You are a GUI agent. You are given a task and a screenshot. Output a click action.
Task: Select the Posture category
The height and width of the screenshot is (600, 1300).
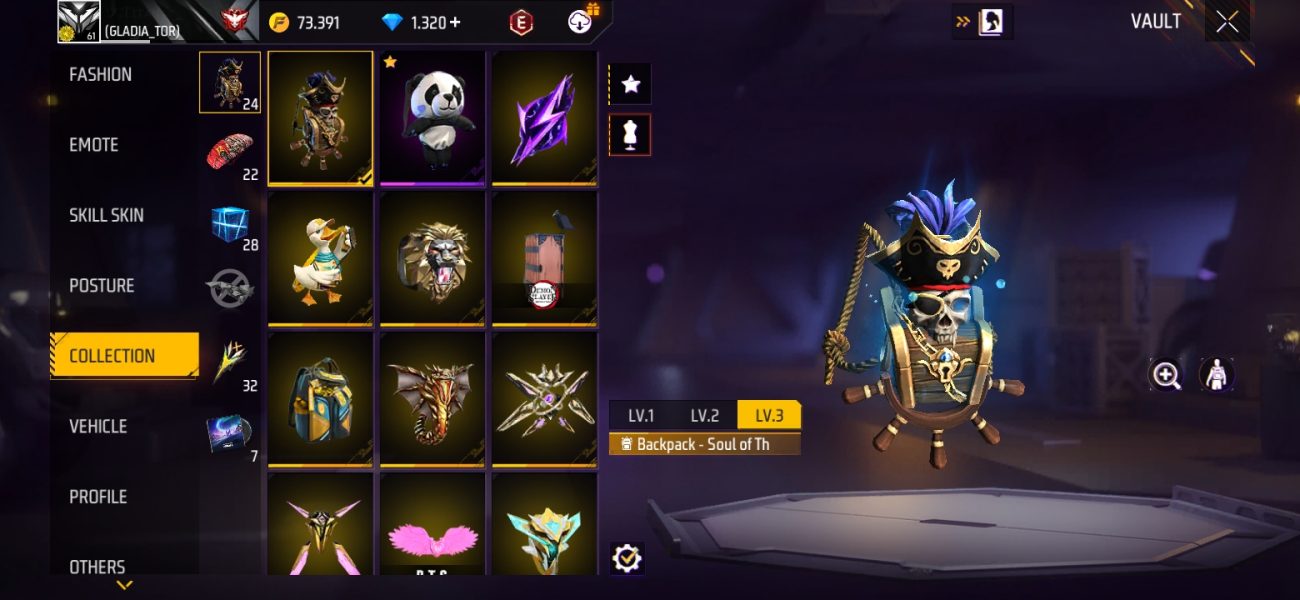101,286
